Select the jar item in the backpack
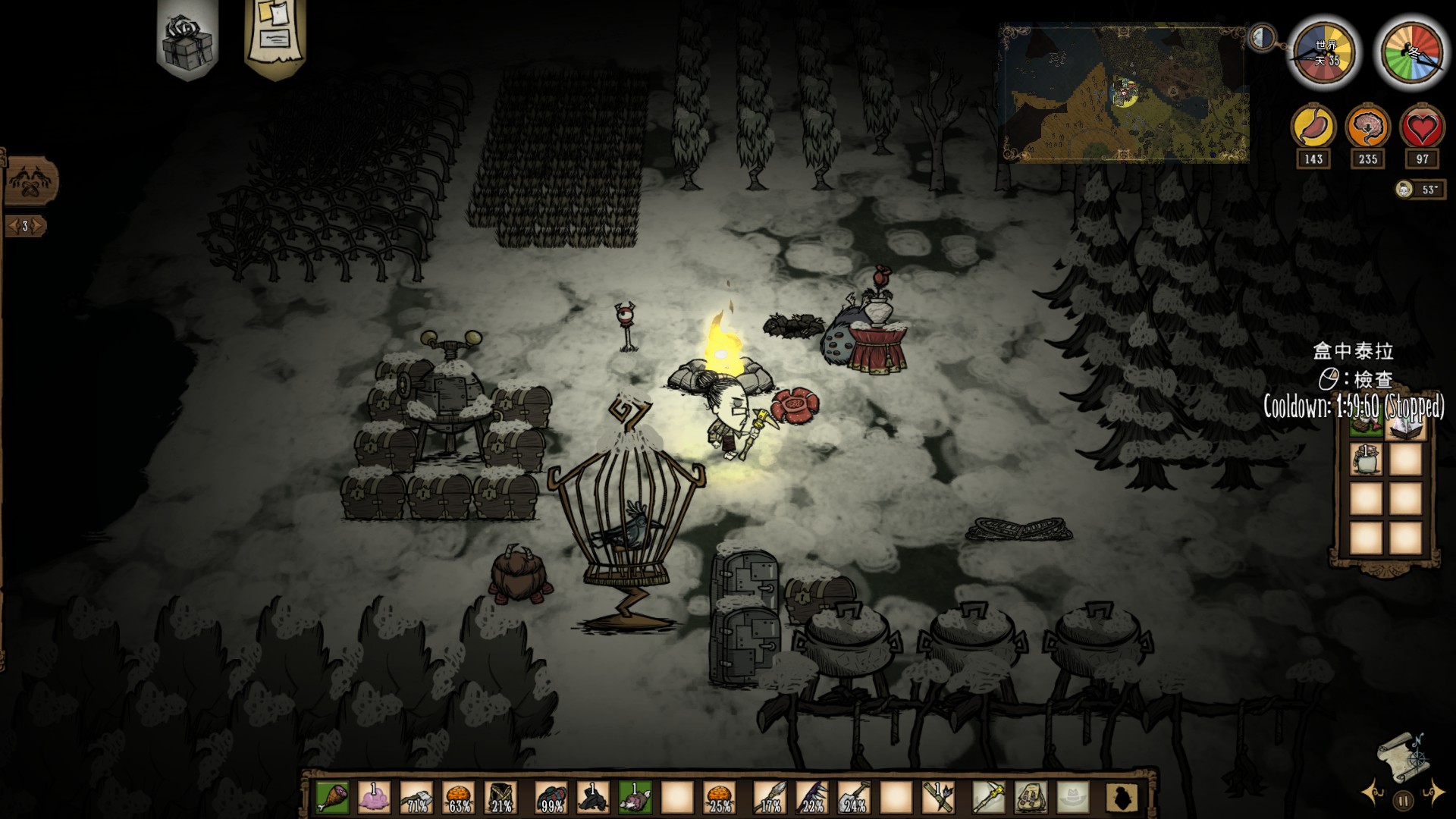Image resolution: width=1456 pixels, height=819 pixels. pos(1366,460)
